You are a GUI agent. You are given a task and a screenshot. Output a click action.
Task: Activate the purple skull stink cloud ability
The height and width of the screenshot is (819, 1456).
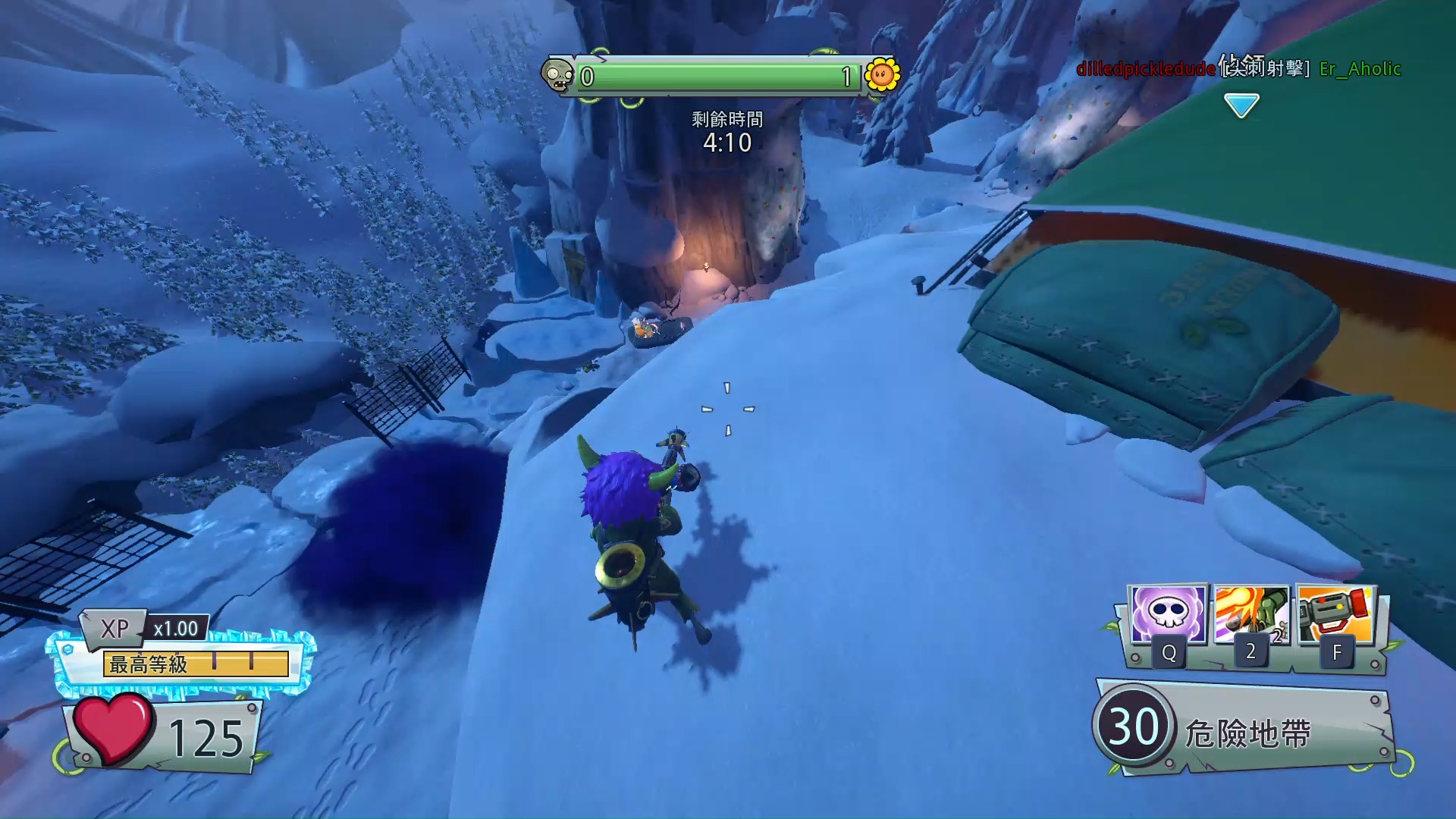pyautogui.click(x=1168, y=615)
